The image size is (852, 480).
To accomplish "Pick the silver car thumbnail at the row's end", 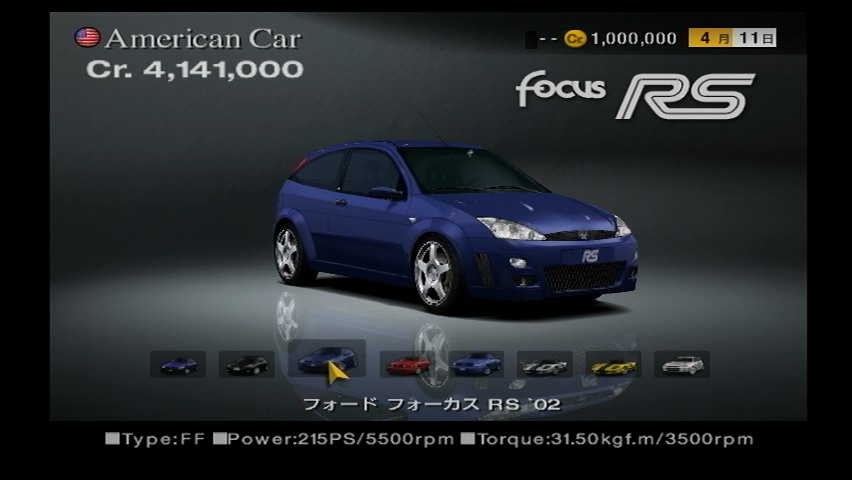I will [682, 364].
